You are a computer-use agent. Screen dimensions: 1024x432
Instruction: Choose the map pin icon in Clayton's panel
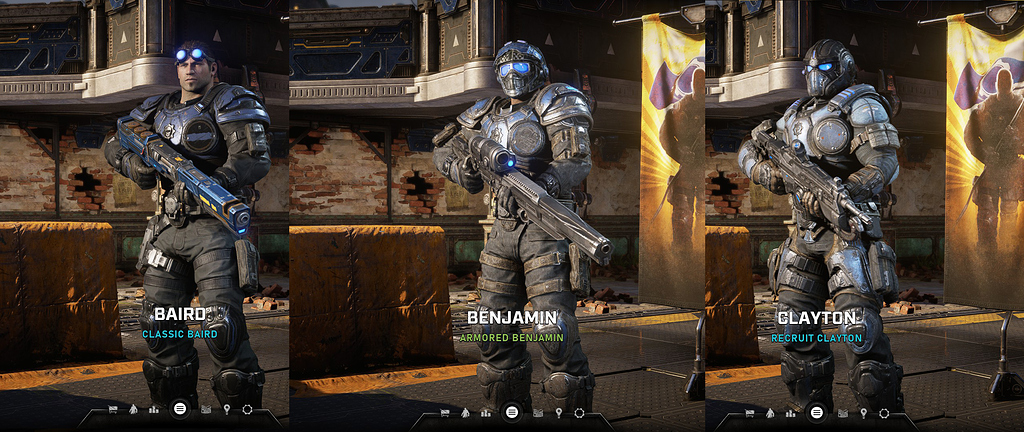pyautogui.click(x=865, y=411)
